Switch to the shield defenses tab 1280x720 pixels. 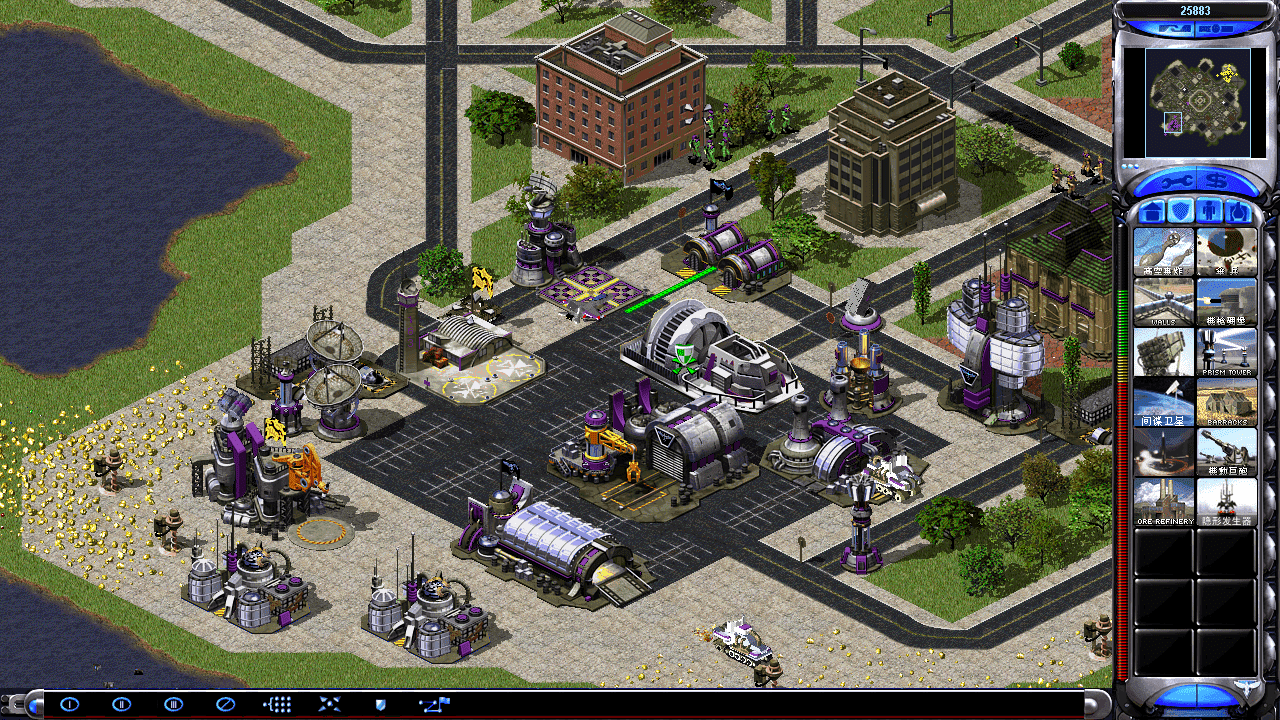(1180, 211)
